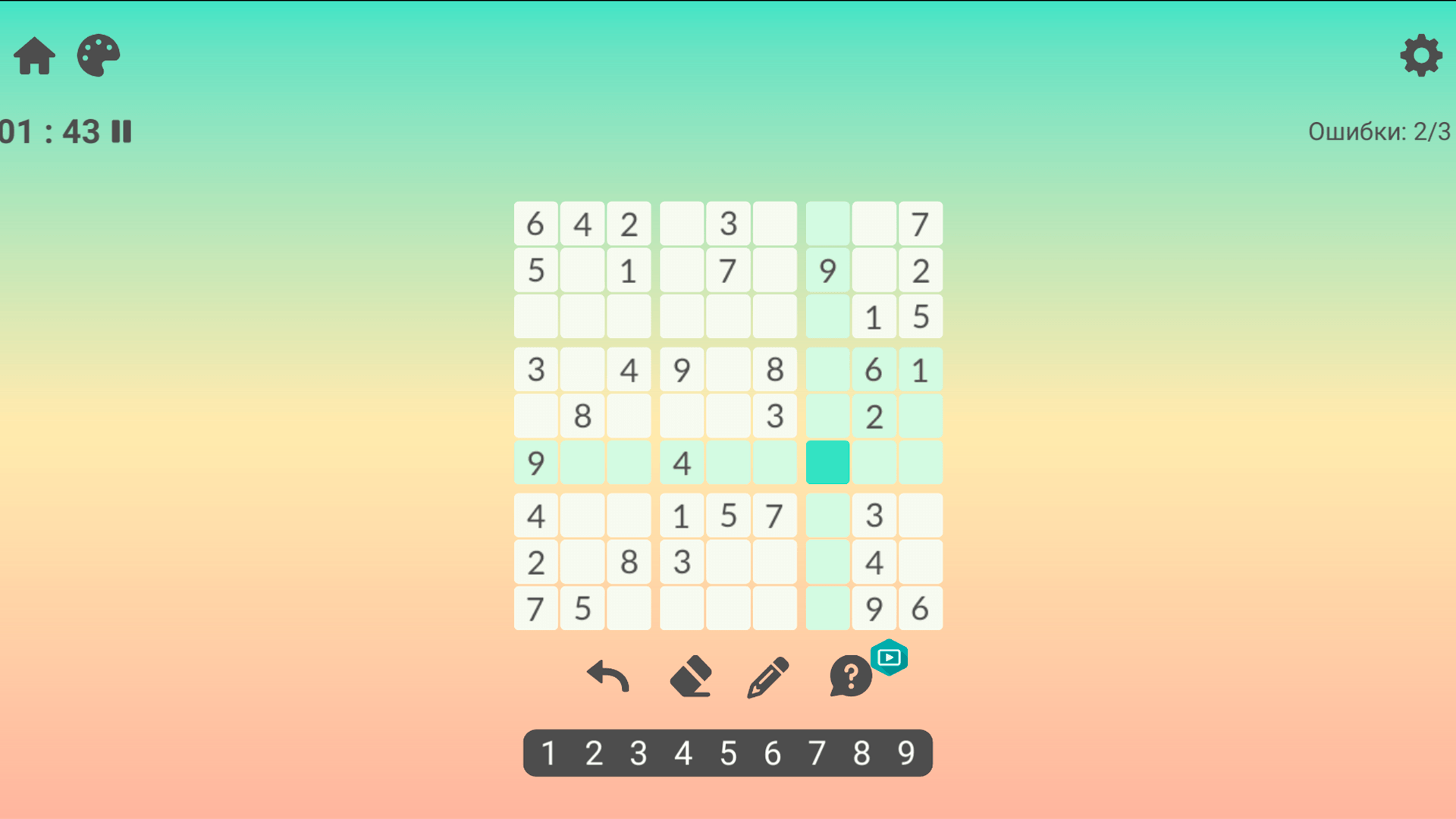The image size is (1456, 819).
Task: Select number 9 on the number pad
Action: 905,753
